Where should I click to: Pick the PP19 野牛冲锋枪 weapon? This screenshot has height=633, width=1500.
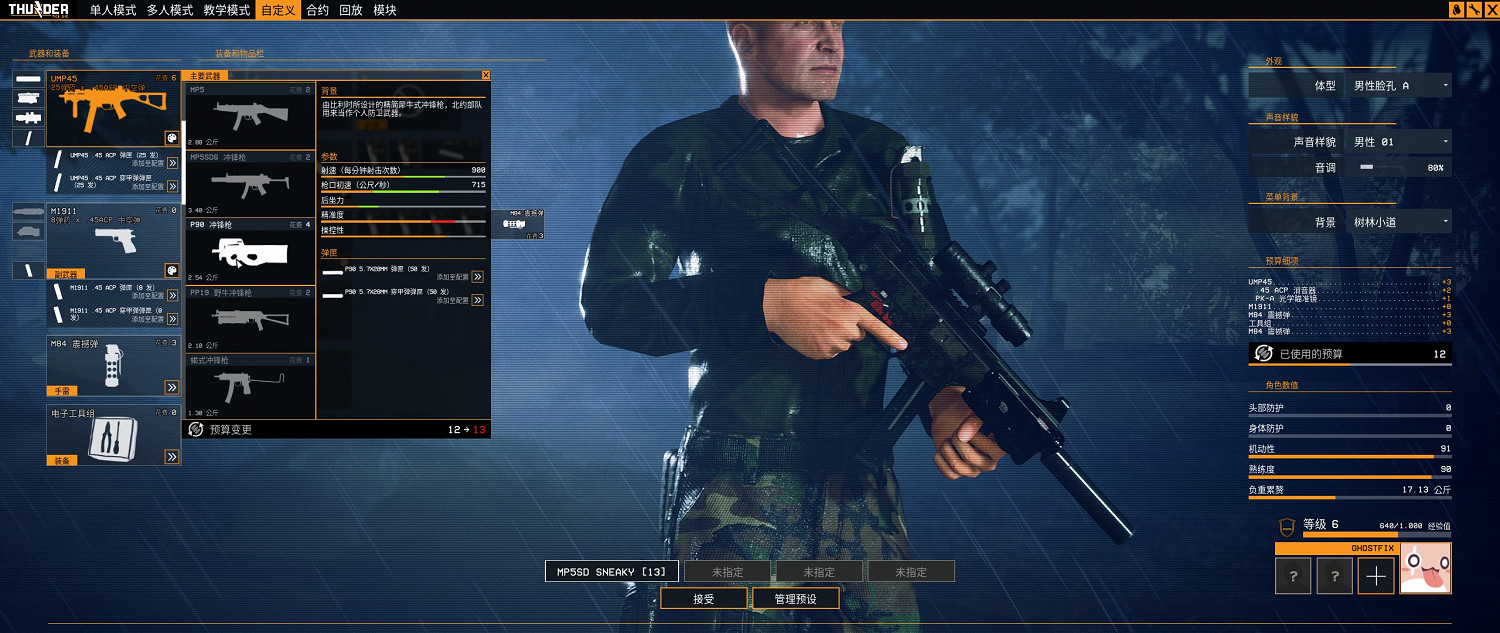250,319
